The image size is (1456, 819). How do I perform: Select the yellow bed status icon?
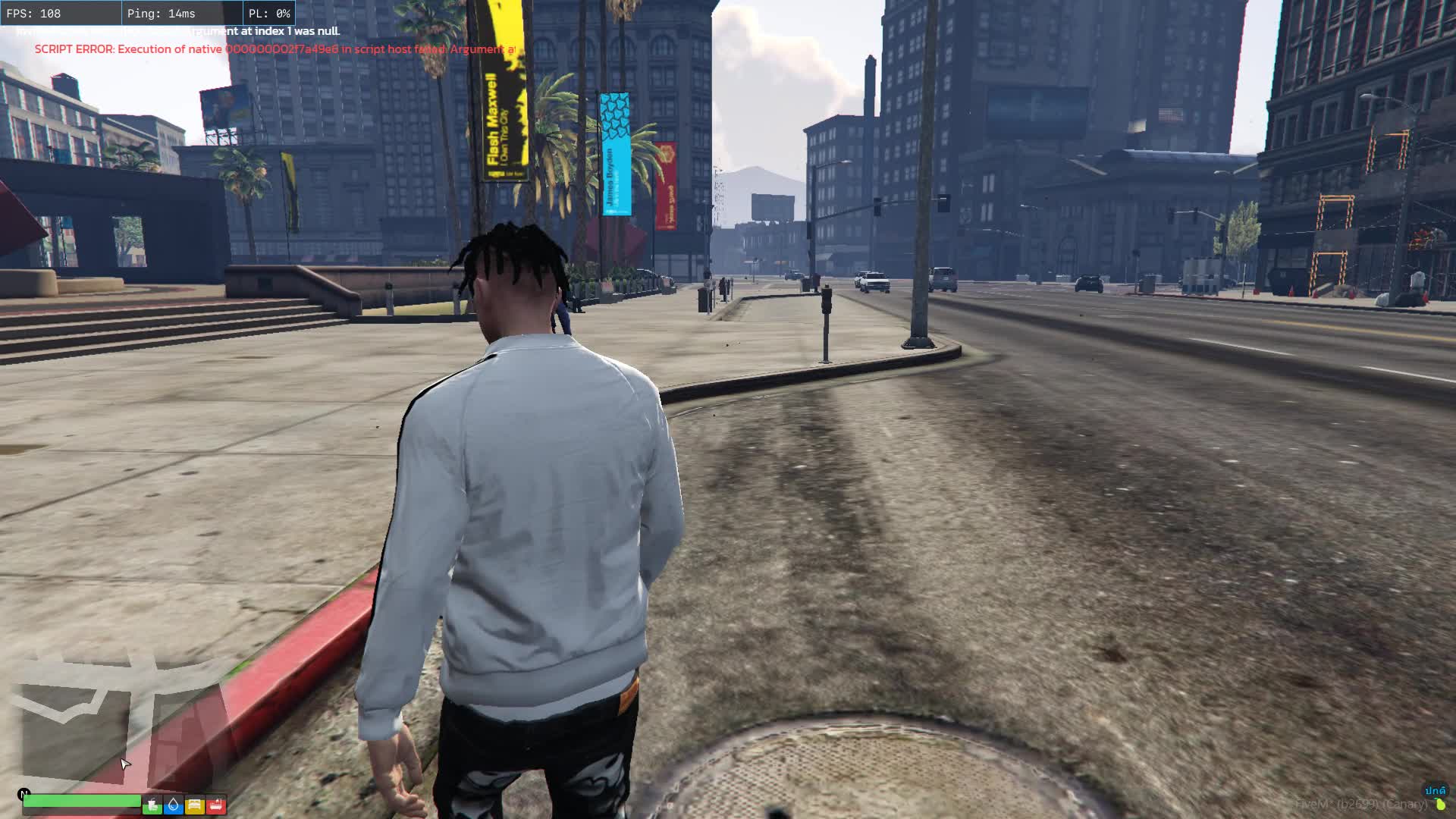[195, 805]
